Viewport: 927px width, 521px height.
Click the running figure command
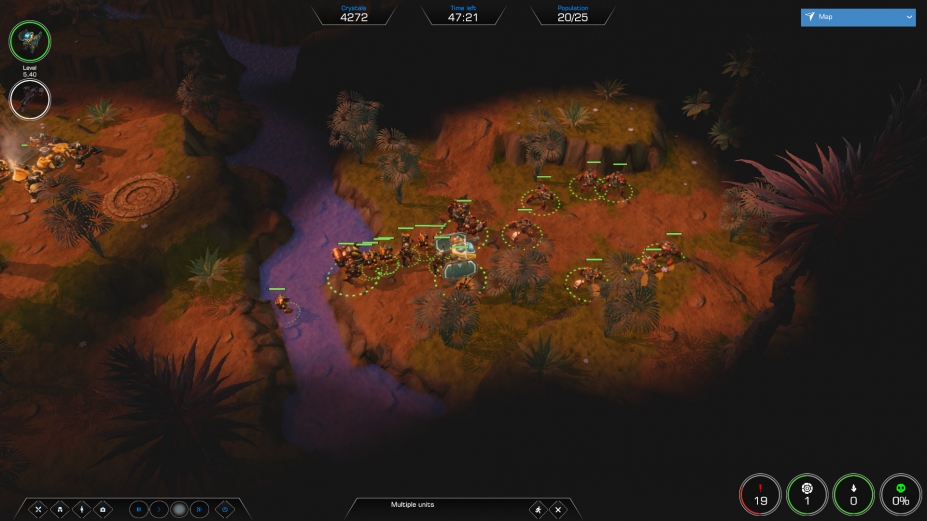click(538, 509)
